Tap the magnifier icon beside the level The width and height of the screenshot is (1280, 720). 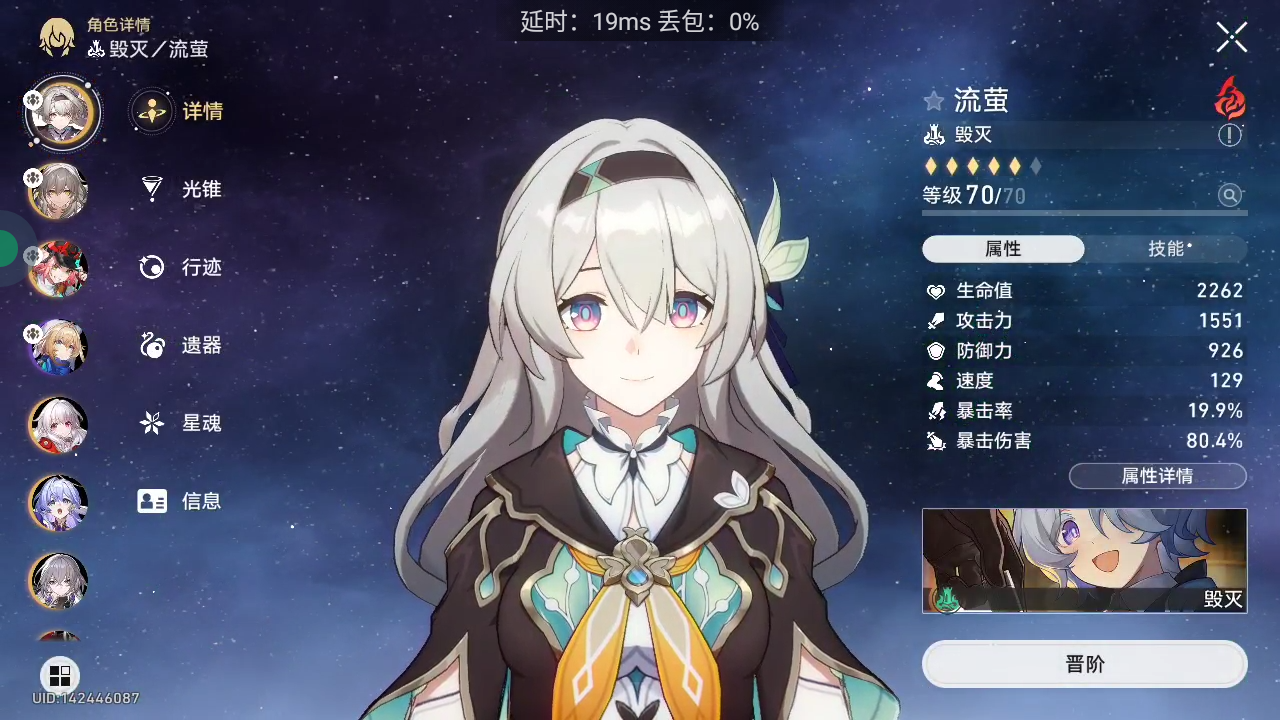click(1230, 195)
